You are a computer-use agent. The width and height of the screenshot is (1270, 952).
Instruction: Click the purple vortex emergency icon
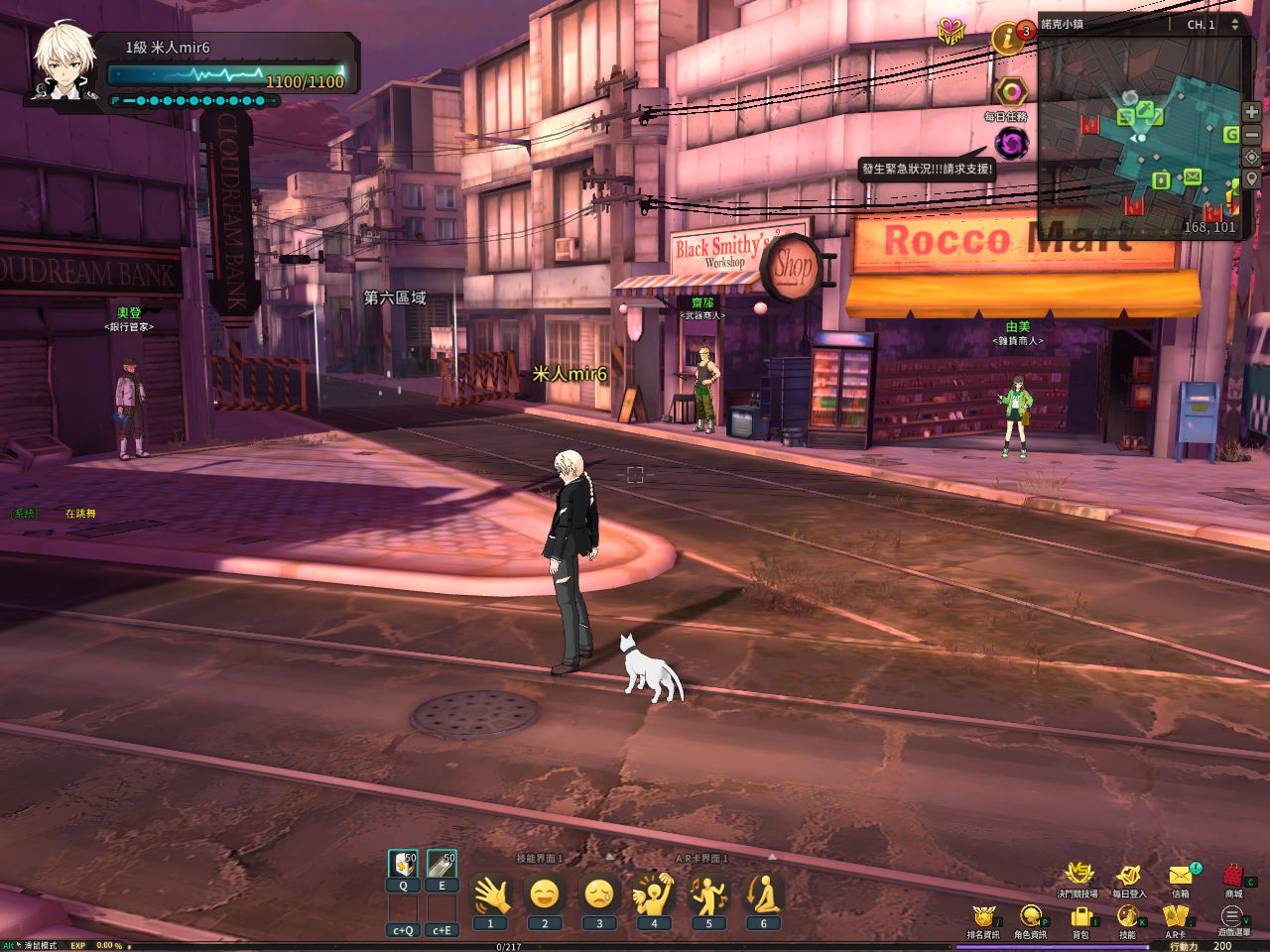tap(1012, 144)
